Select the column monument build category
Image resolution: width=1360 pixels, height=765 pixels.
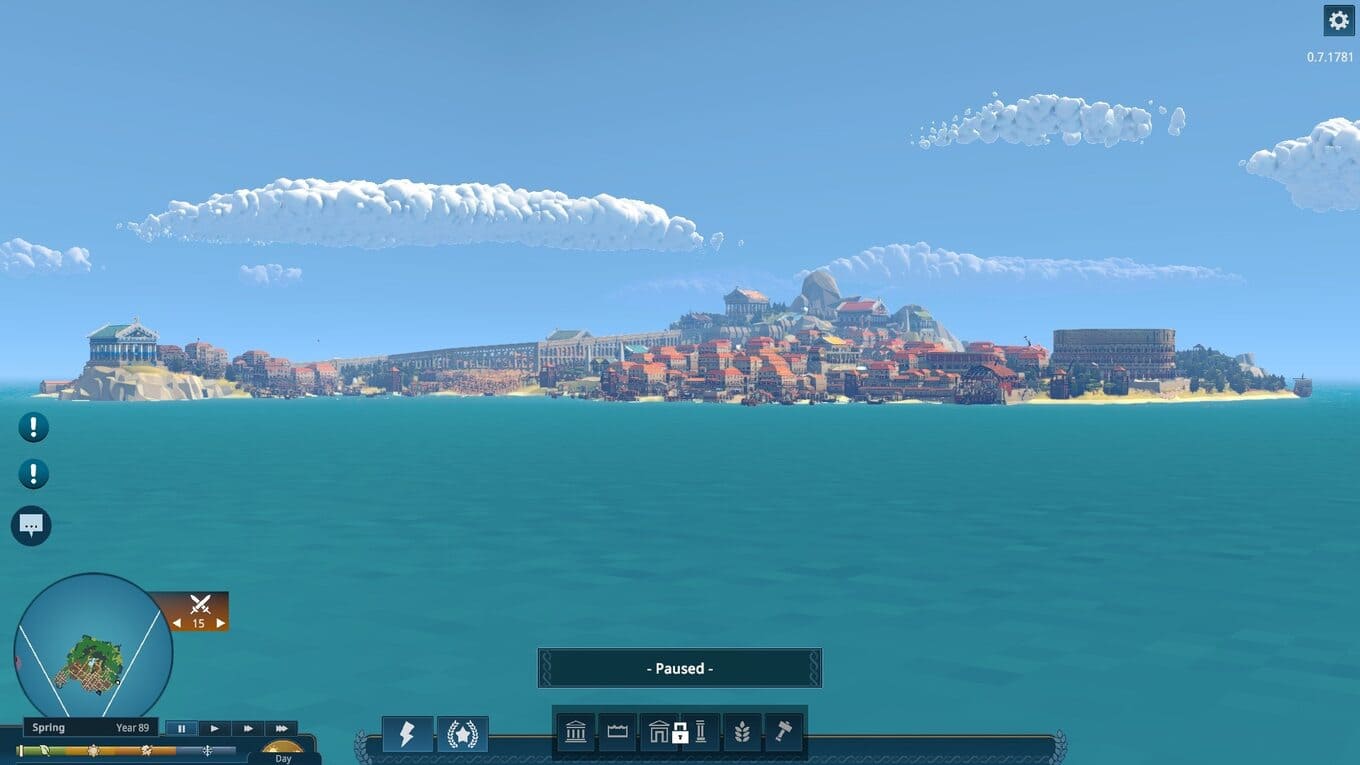pos(700,733)
